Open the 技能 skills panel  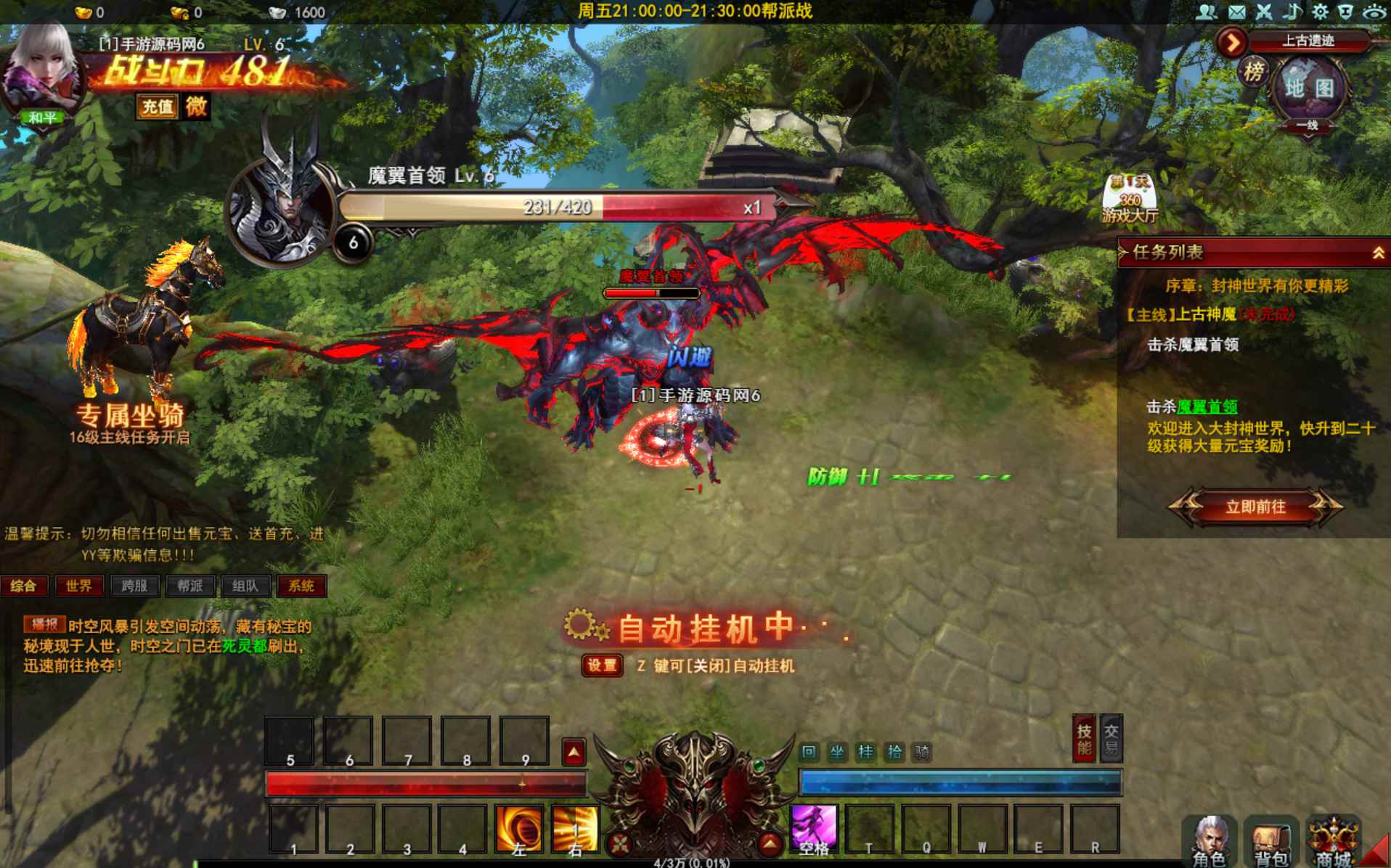pyautogui.click(x=1084, y=740)
